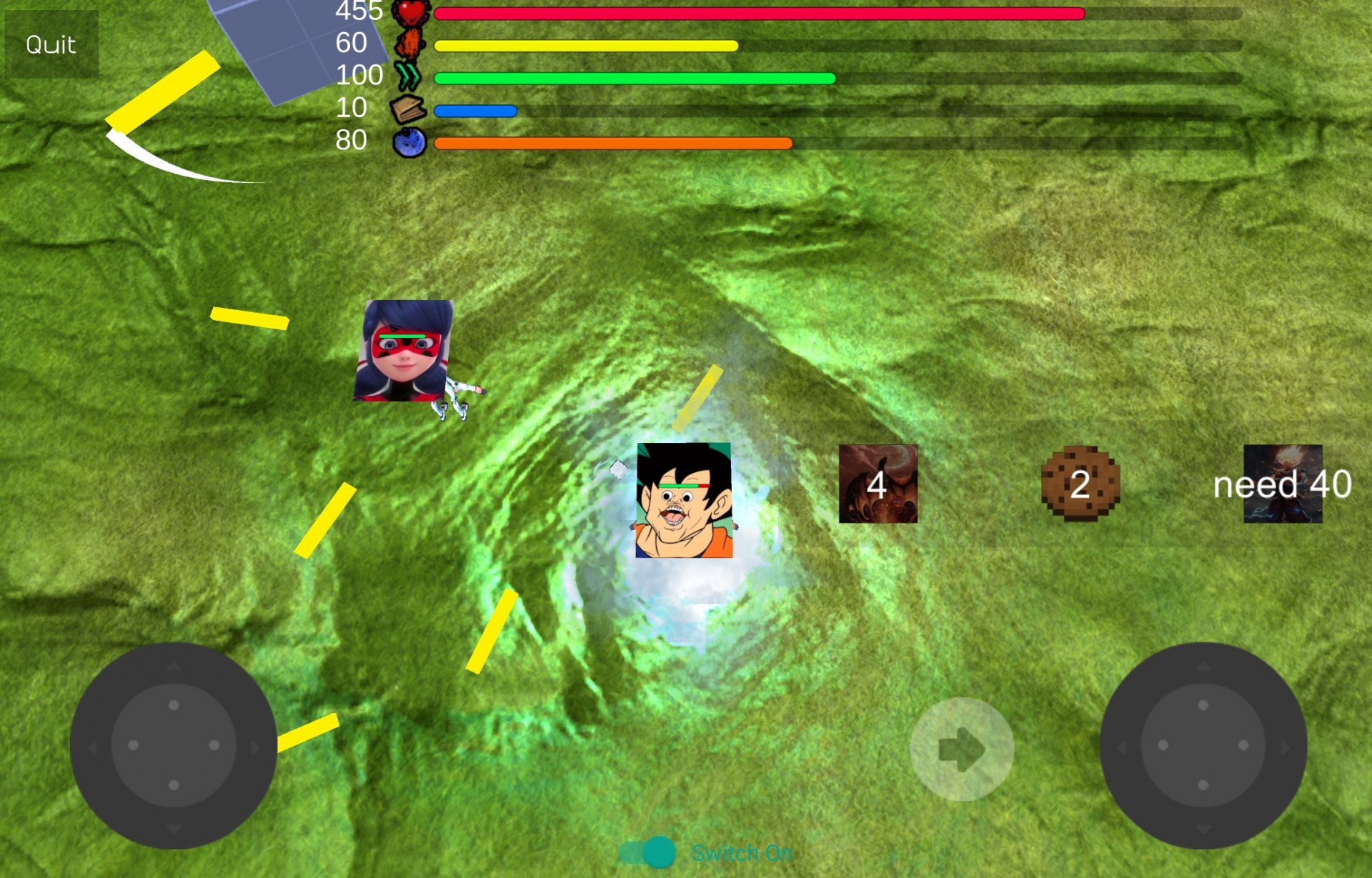Image resolution: width=1372 pixels, height=878 pixels.
Task: Click the Goku-faced character sprite
Action: [x=684, y=500]
